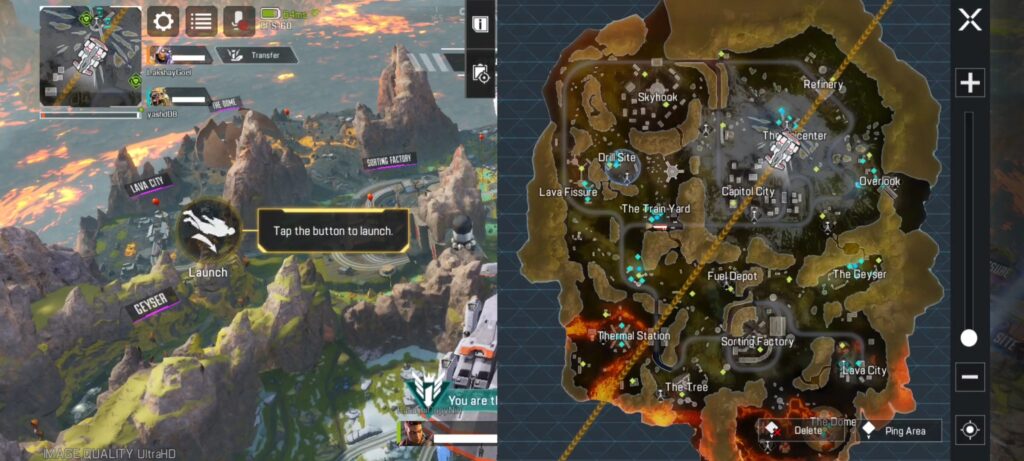
Task: Transfer jumpmaster with the Transfer button
Action: coord(258,56)
